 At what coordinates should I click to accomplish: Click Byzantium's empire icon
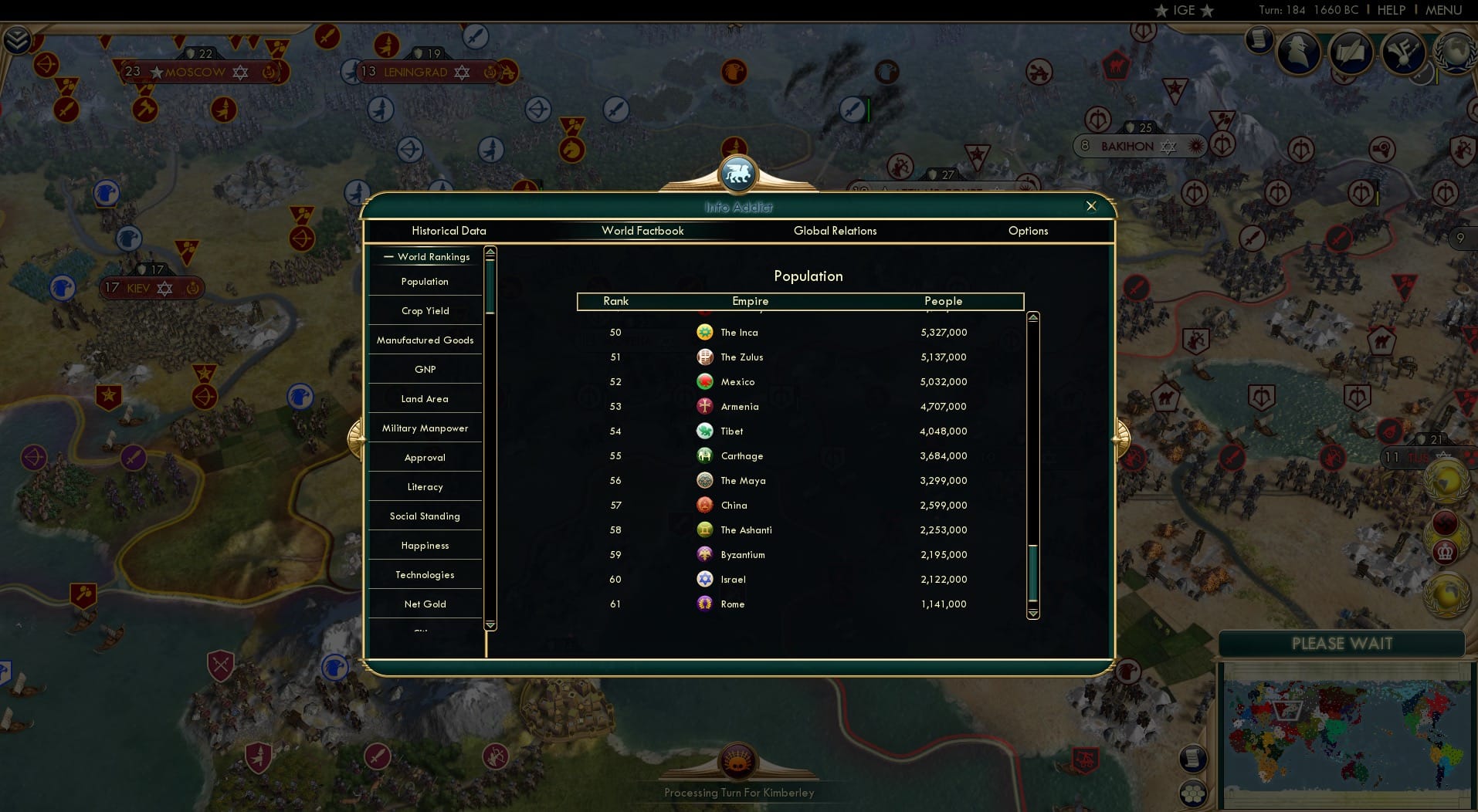[705, 554]
